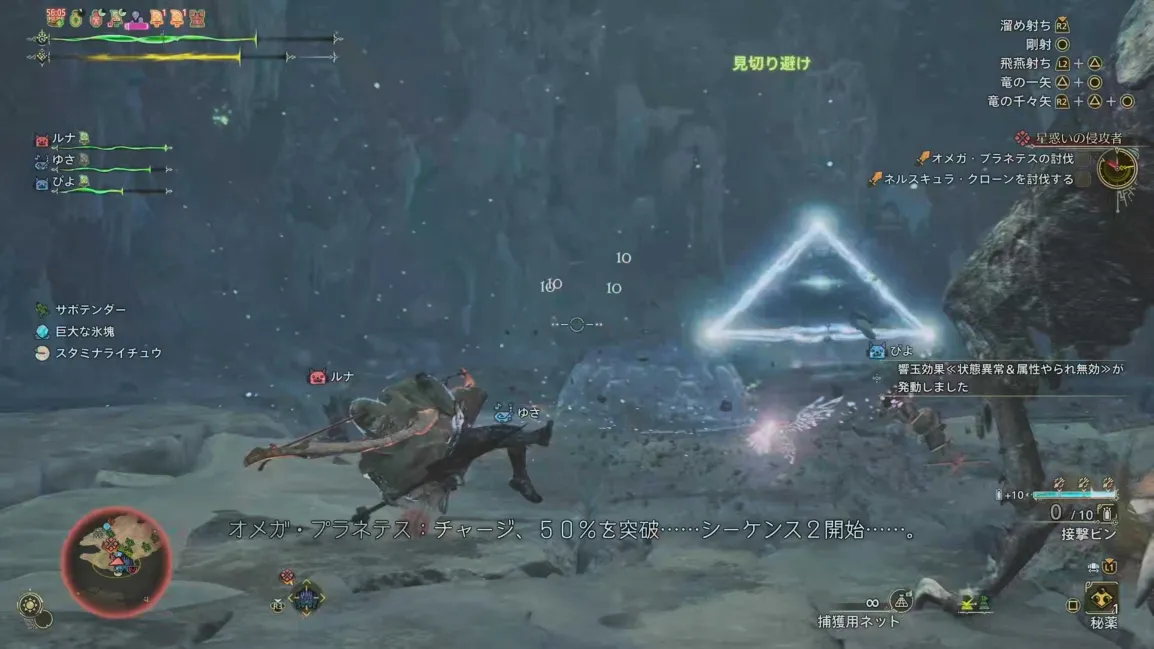
Task: Select the オメガ・プラネテスの討伐 objective
Action: pos(1002,159)
